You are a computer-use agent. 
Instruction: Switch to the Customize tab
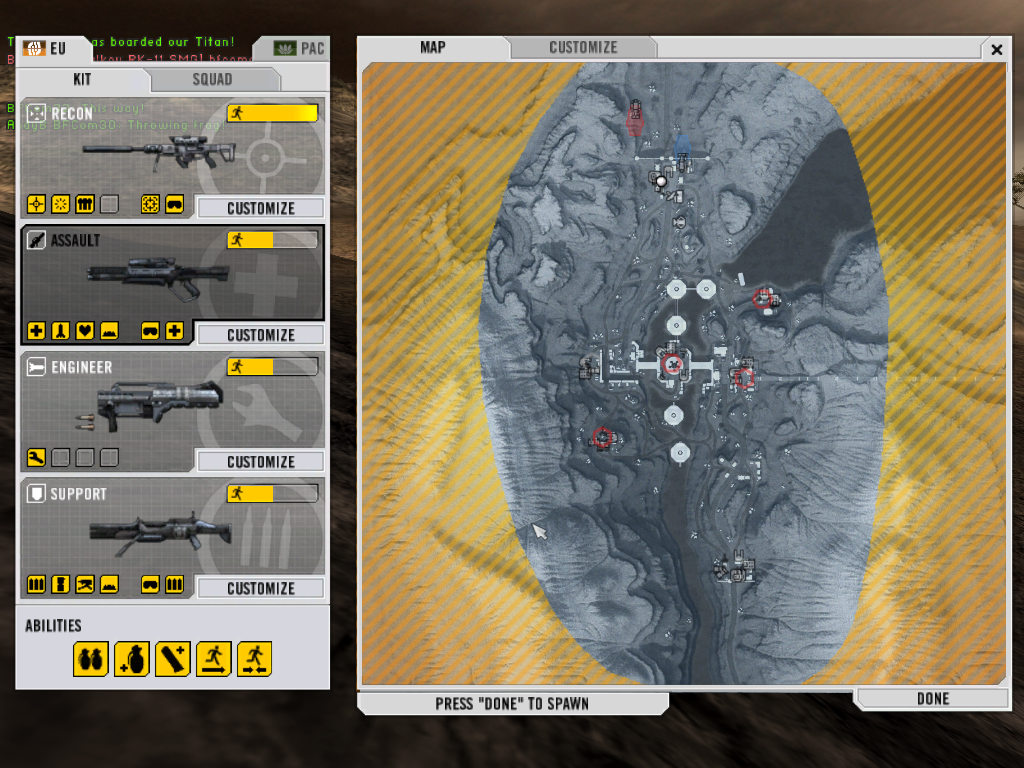[x=583, y=47]
